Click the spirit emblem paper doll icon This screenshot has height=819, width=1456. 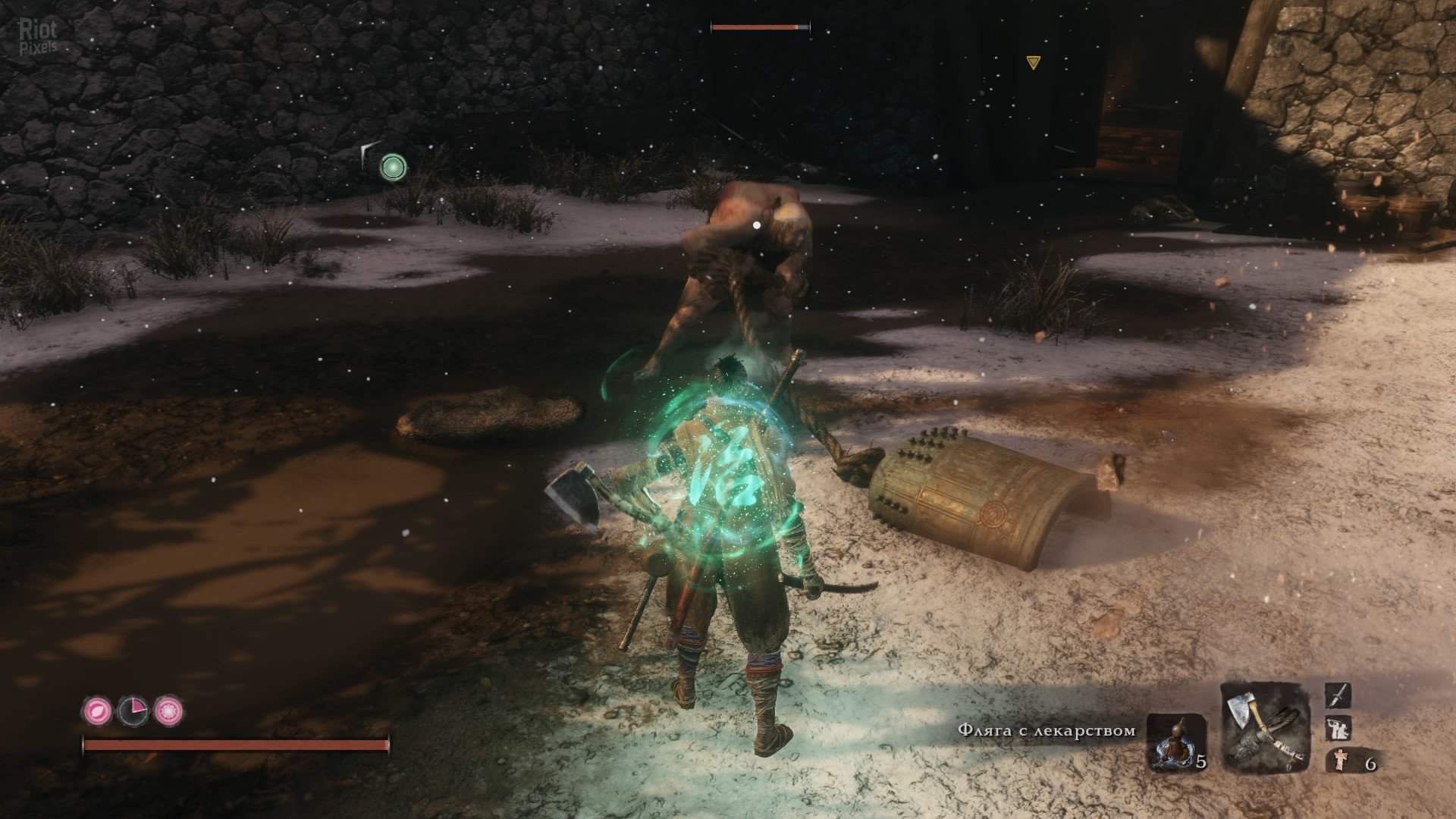coord(1338,760)
